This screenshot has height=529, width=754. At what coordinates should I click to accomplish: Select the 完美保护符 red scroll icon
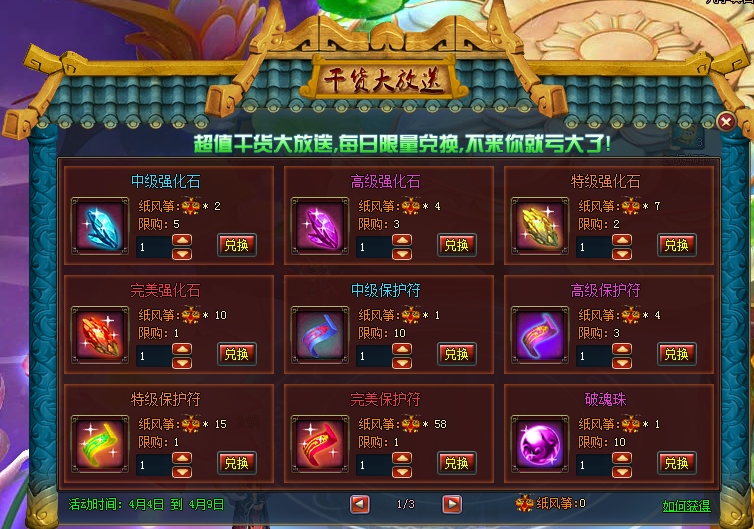[318, 443]
